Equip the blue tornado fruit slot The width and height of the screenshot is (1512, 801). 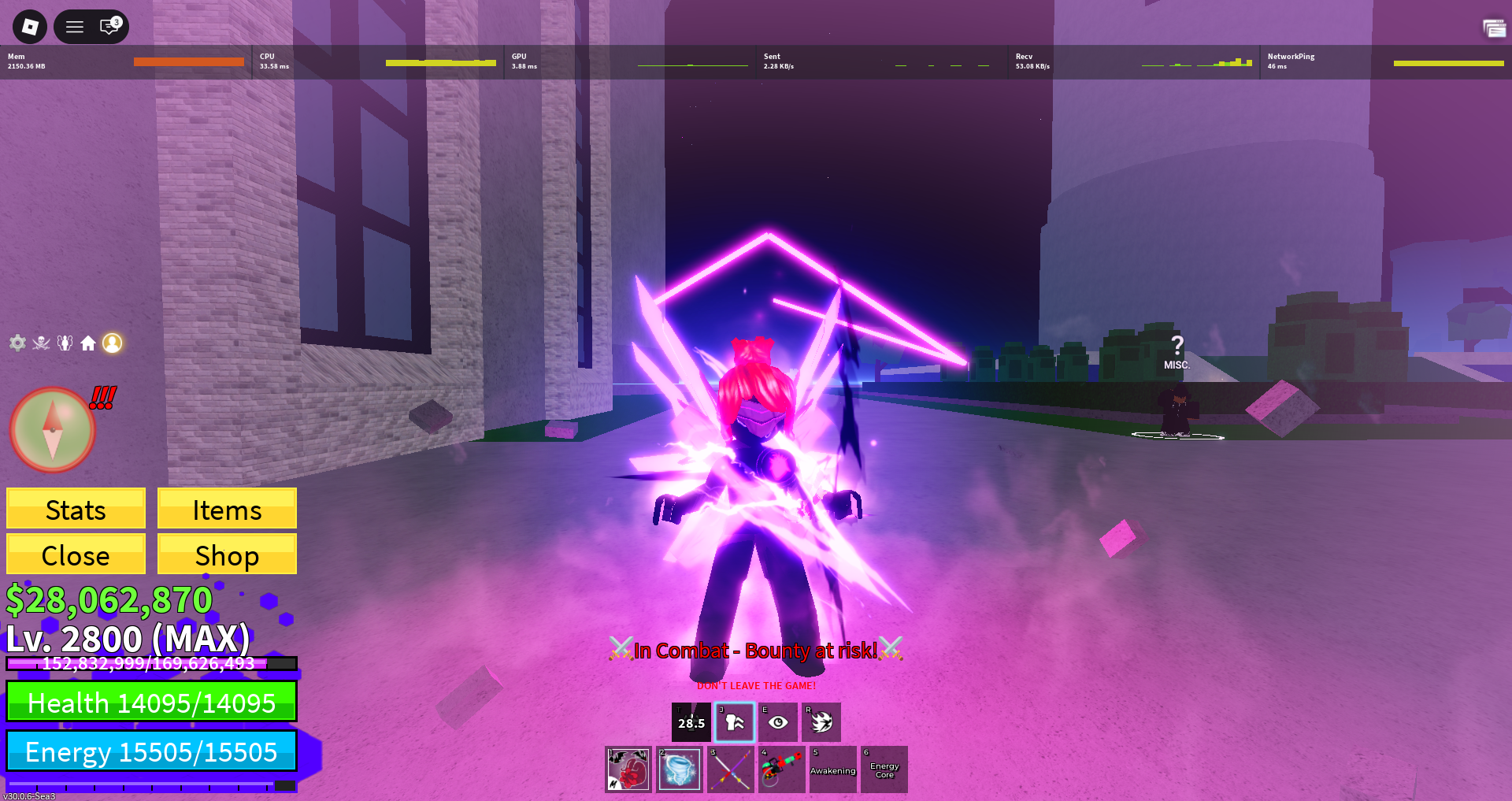680,769
